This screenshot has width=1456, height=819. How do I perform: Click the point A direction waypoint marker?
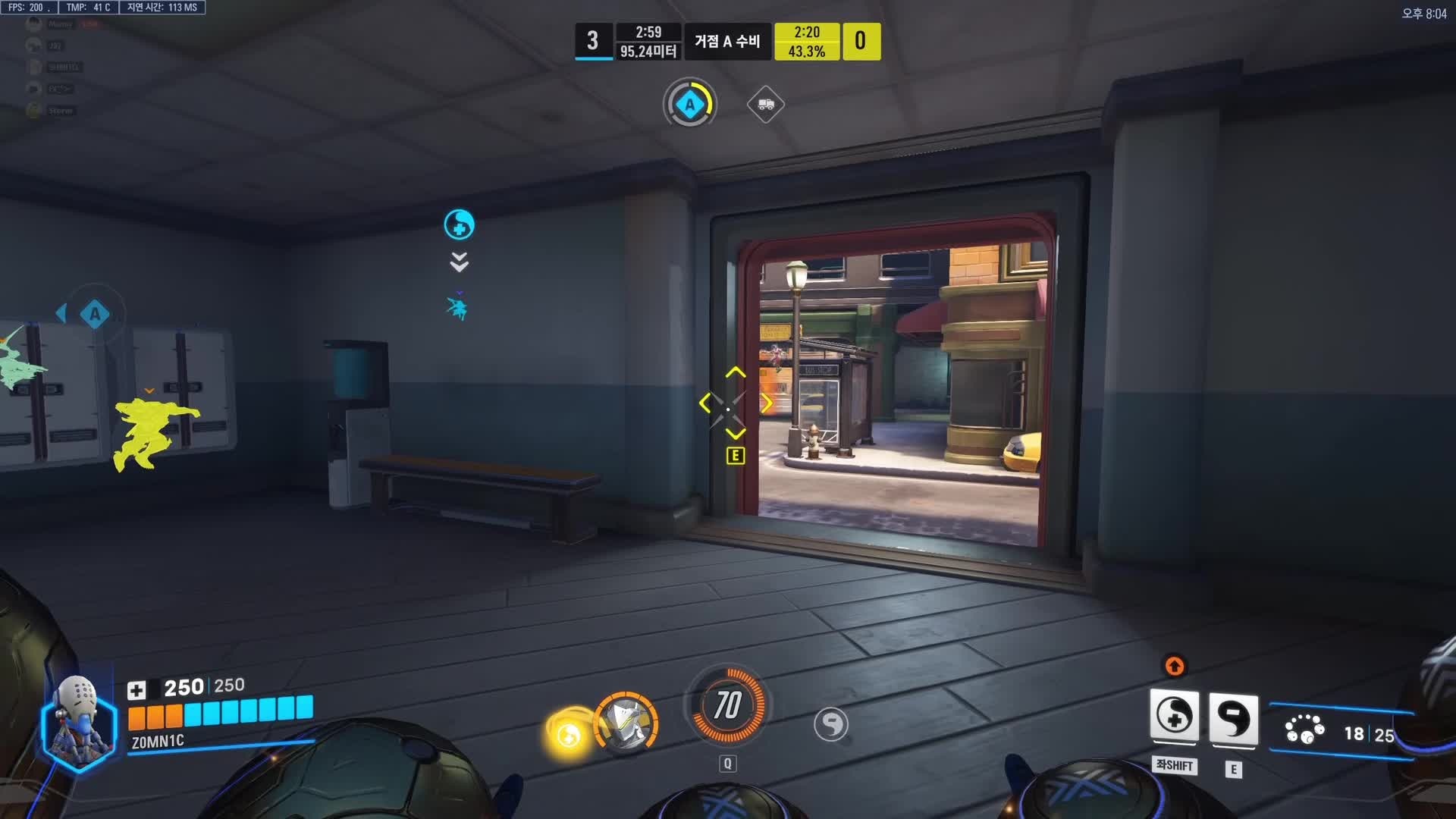94,313
